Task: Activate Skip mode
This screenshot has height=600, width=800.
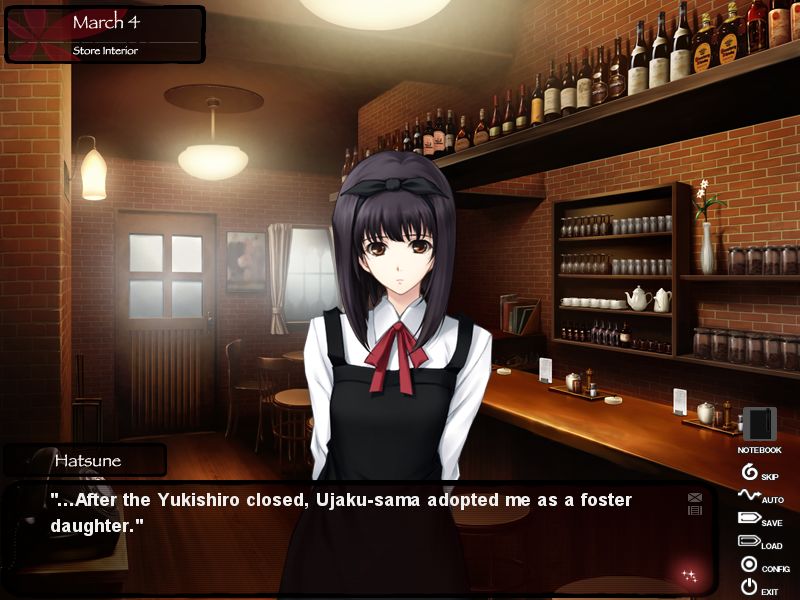Action: point(751,472)
